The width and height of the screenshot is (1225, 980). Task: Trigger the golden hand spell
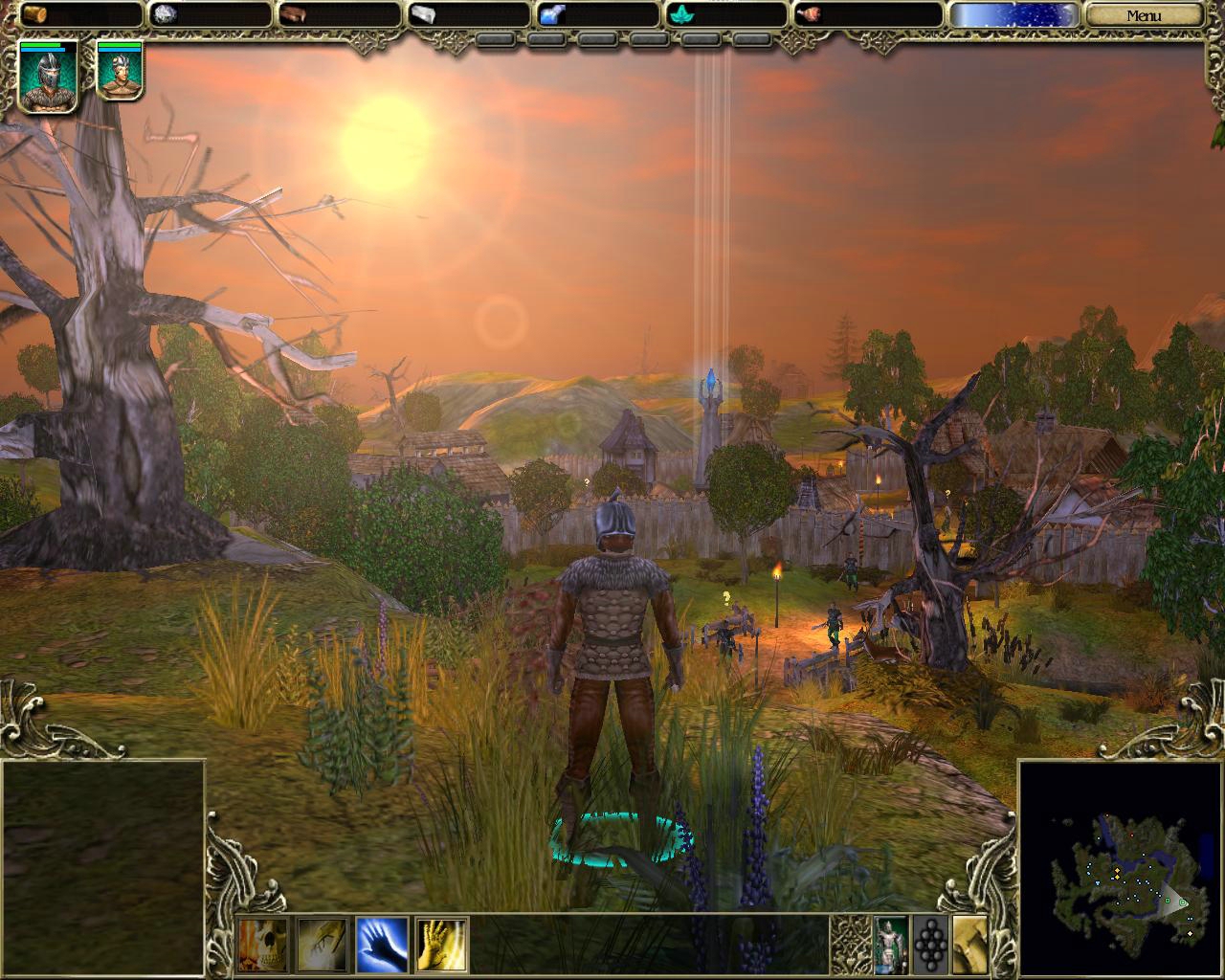tap(441, 945)
